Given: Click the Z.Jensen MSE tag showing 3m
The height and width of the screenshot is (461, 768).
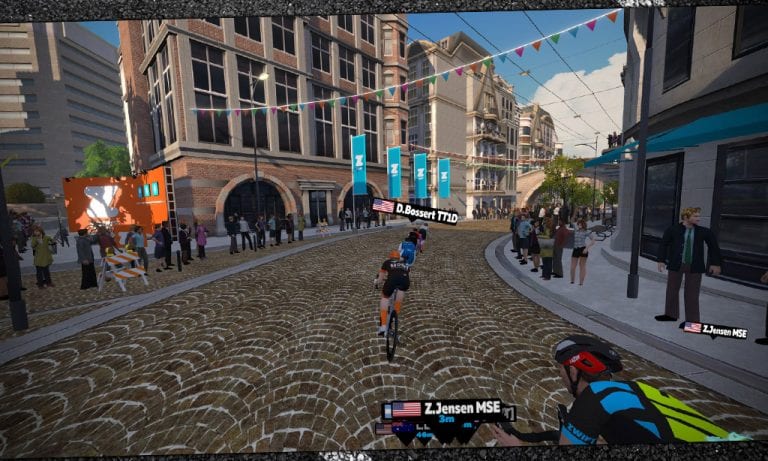Looking at the screenshot, I should (x=446, y=412).
